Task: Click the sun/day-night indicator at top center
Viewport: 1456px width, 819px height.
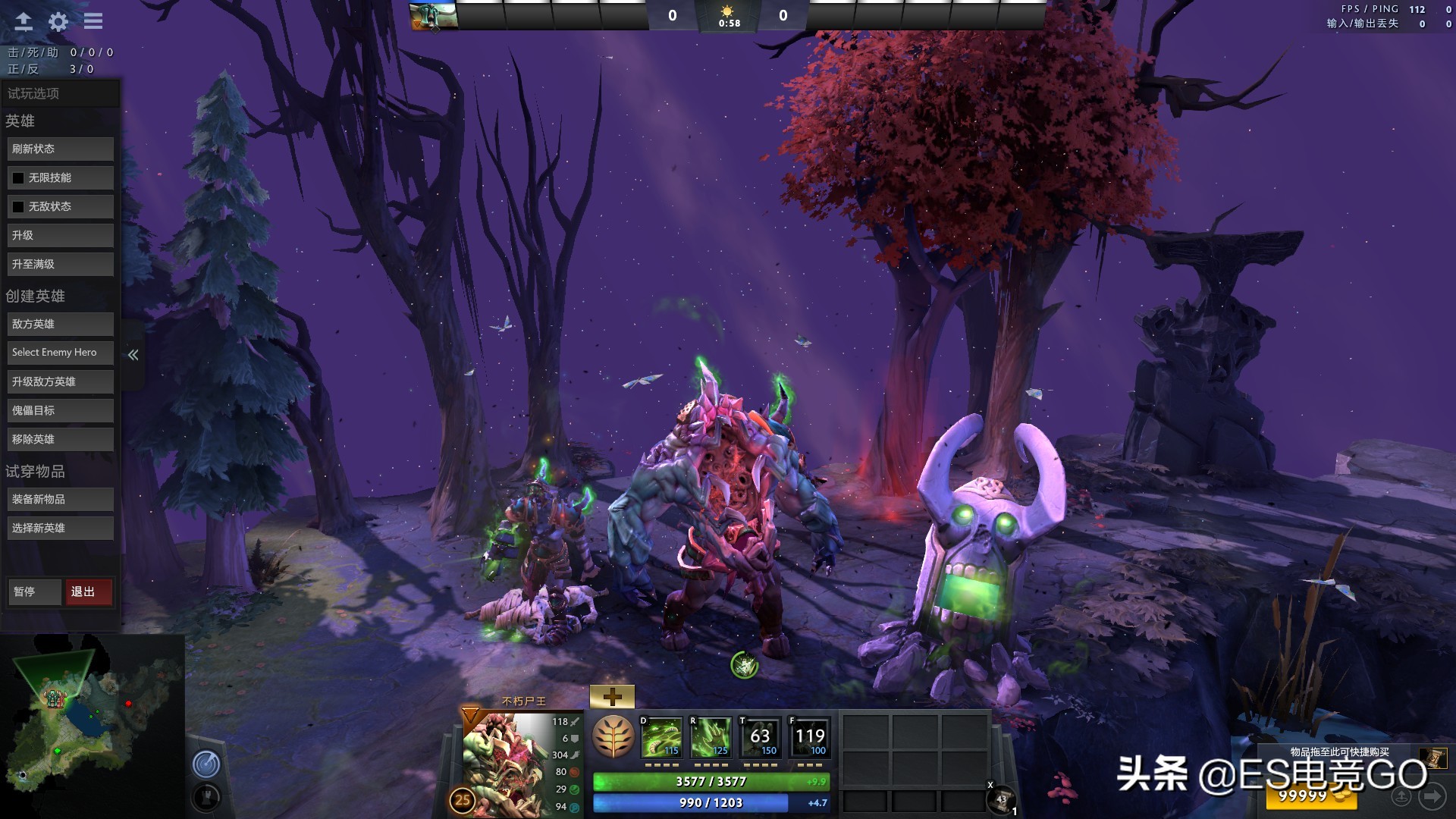Action: click(727, 12)
